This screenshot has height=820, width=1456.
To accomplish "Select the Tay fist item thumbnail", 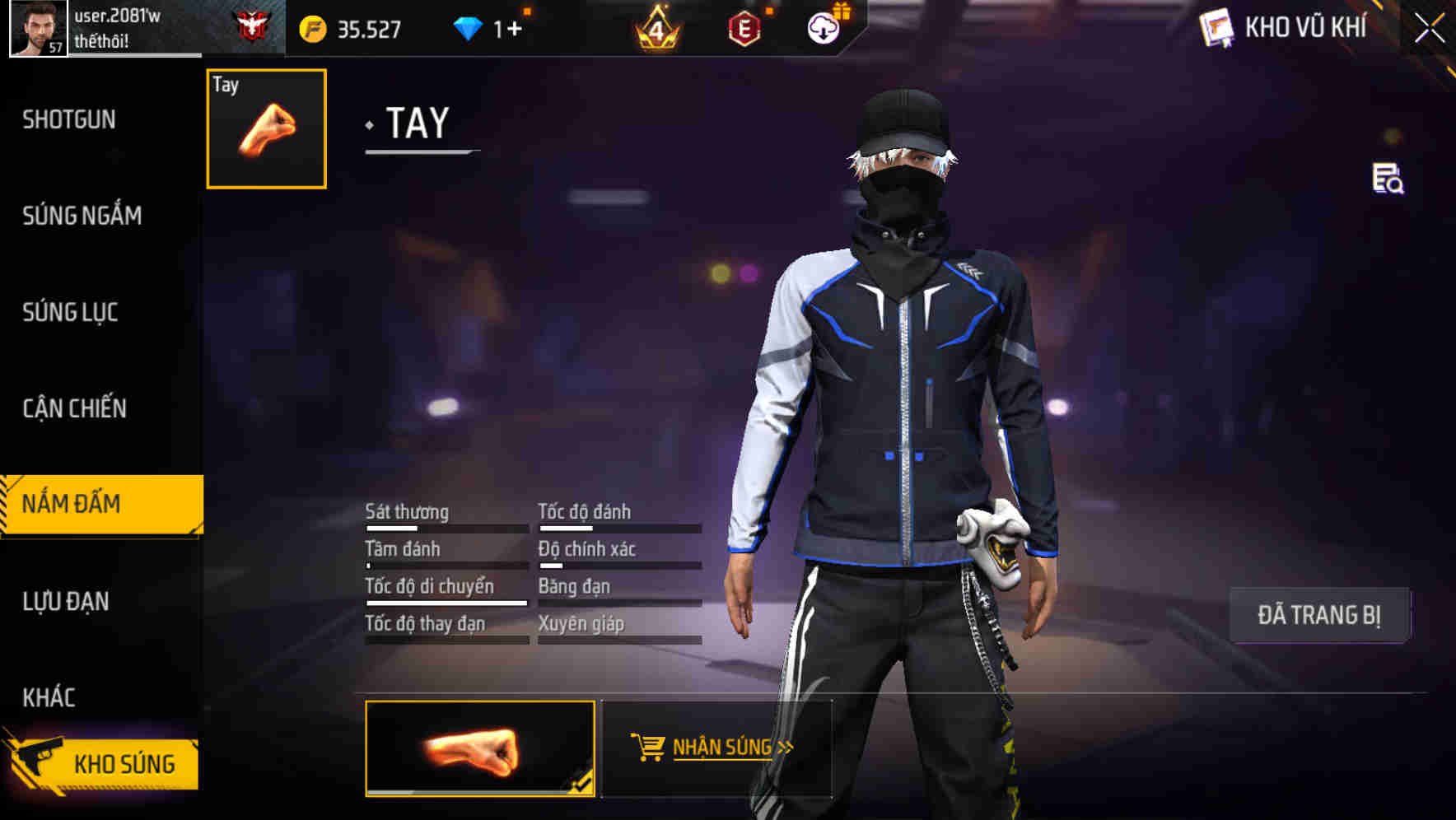I will click(x=265, y=128).
